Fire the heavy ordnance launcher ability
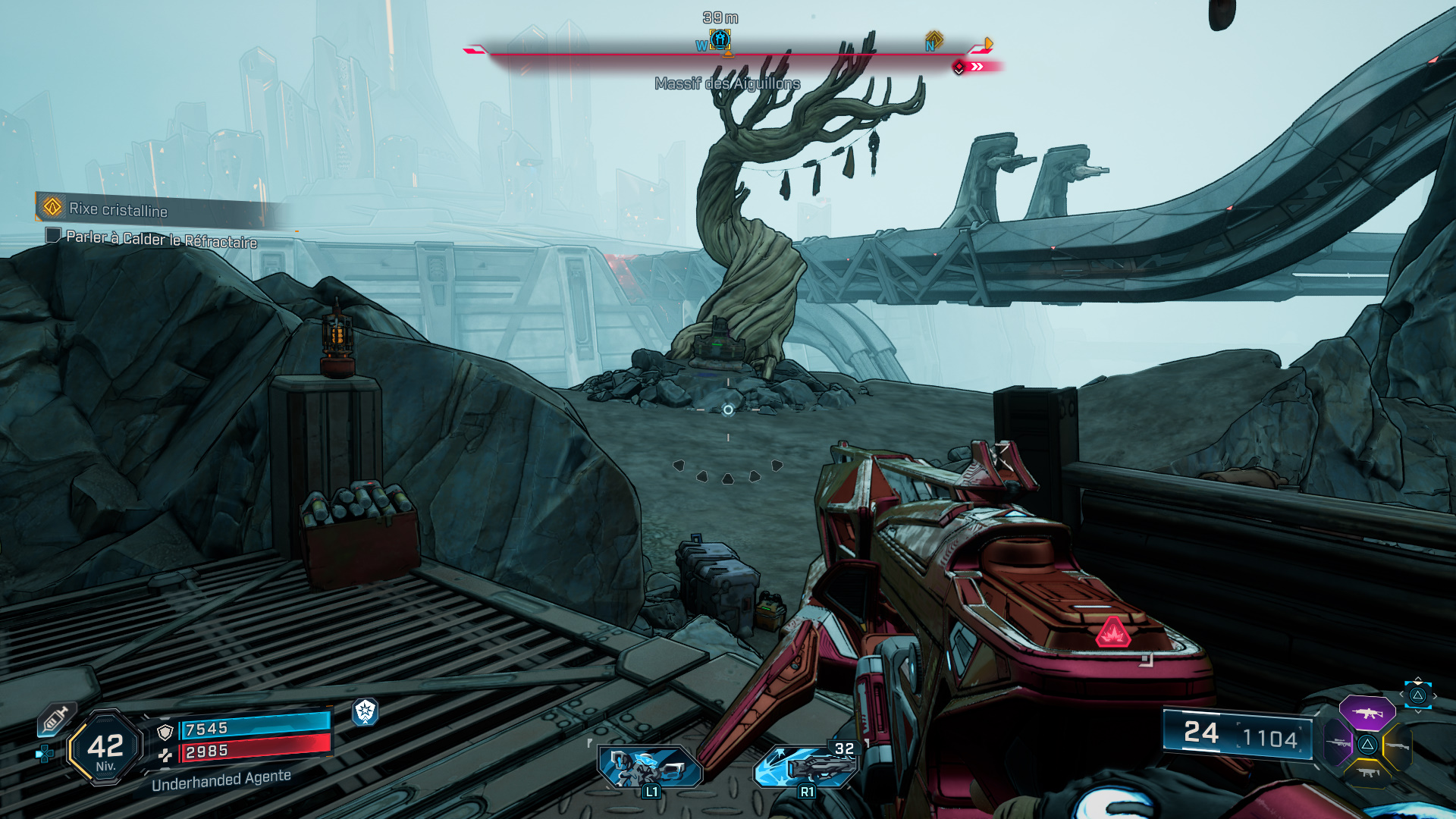This screenshot has width=1456, height=819. tap(808, 767)
